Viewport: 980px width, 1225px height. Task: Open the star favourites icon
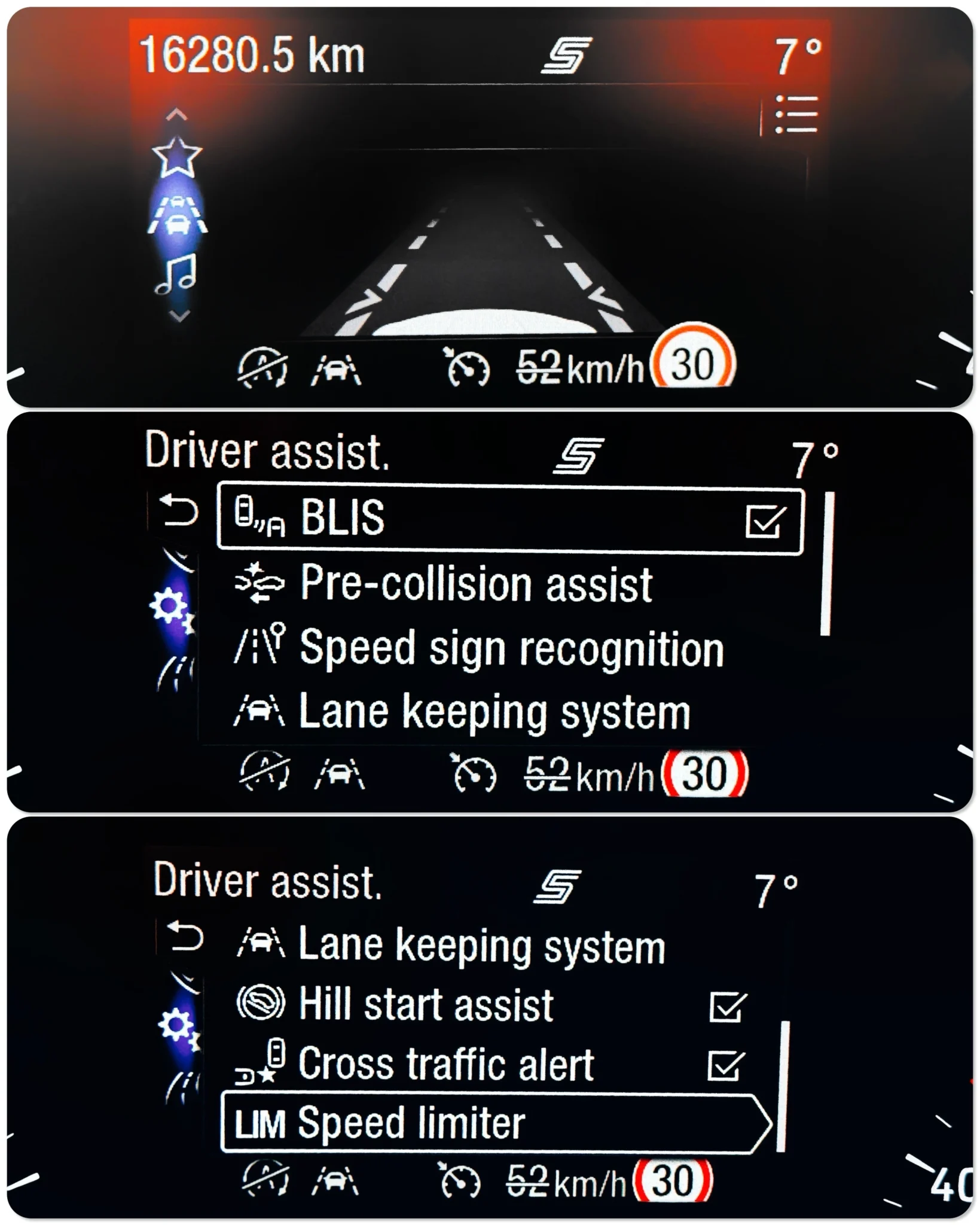[176, 157]
